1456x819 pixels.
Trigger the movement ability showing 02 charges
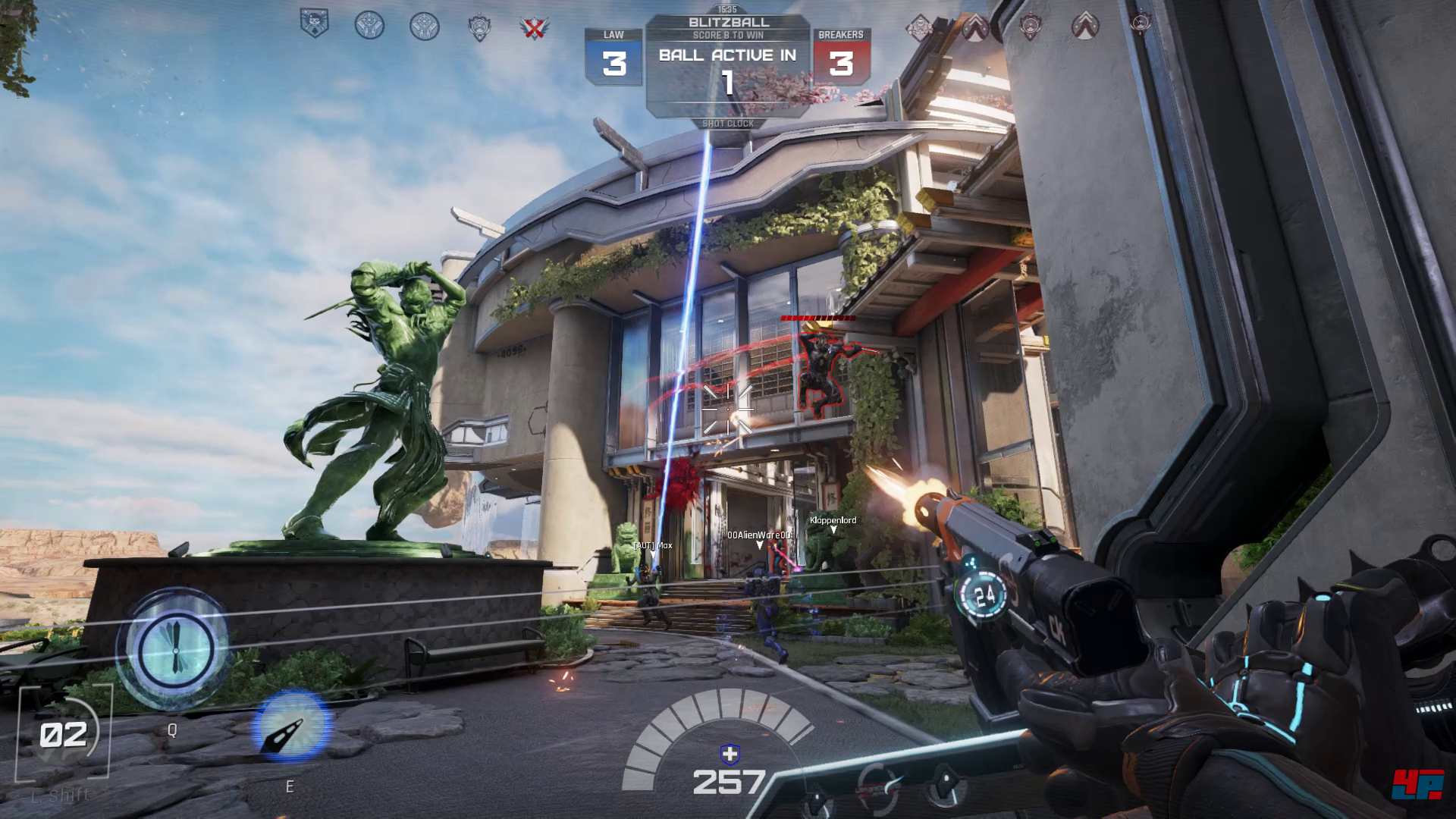pos(64,733)
